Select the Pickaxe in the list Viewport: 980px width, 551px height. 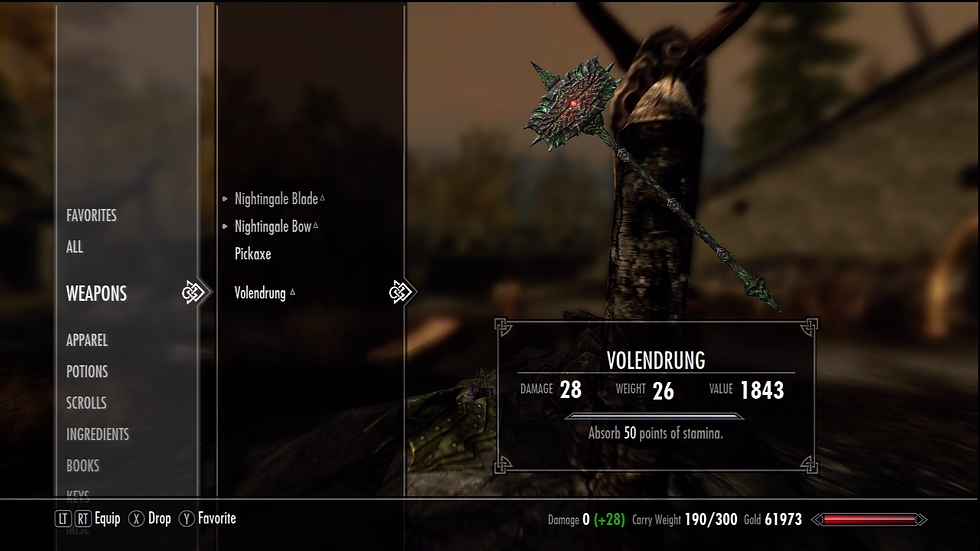click(x=253, y=254)
